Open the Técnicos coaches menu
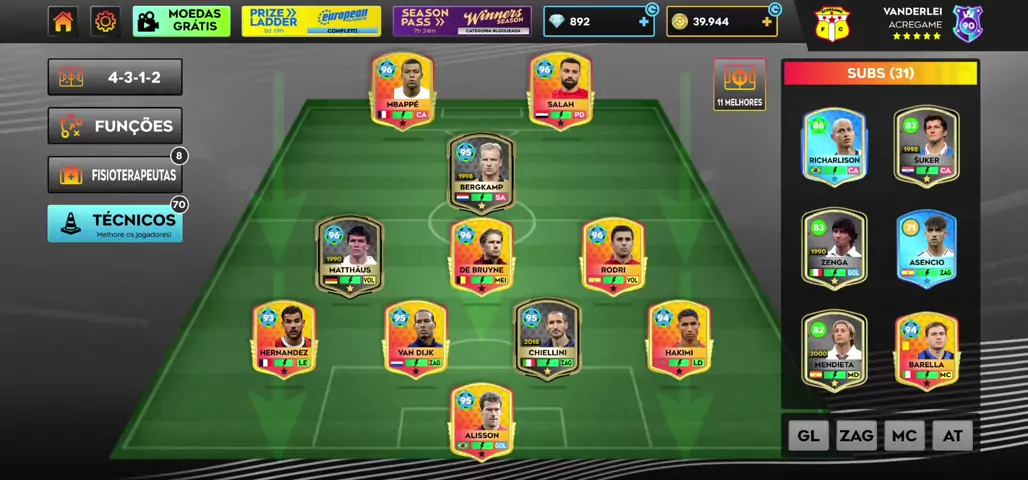This screenshot has height=480, width=1028. pyautogui.click(x=115, y=224)
